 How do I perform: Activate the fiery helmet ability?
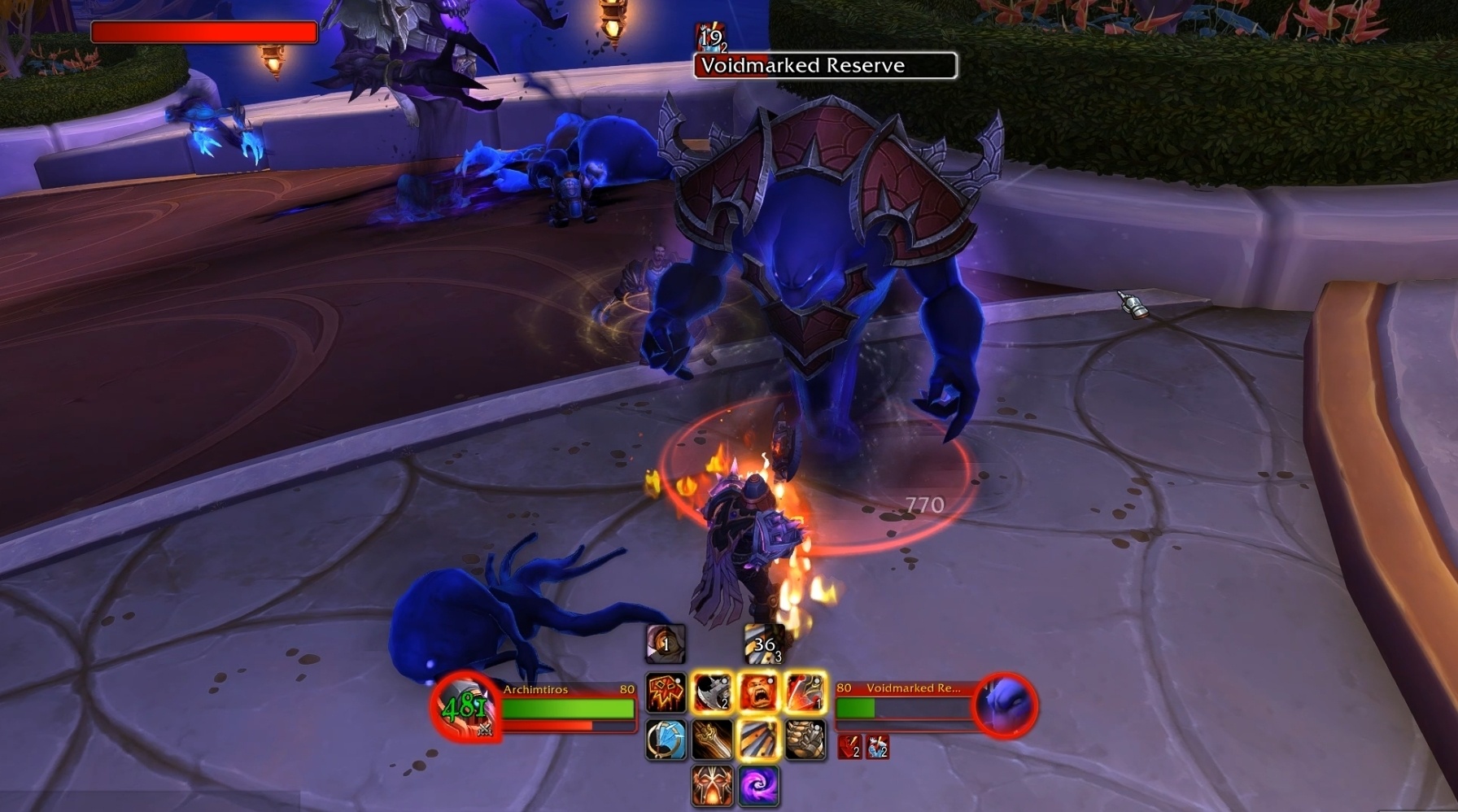[x=712, y=785]
